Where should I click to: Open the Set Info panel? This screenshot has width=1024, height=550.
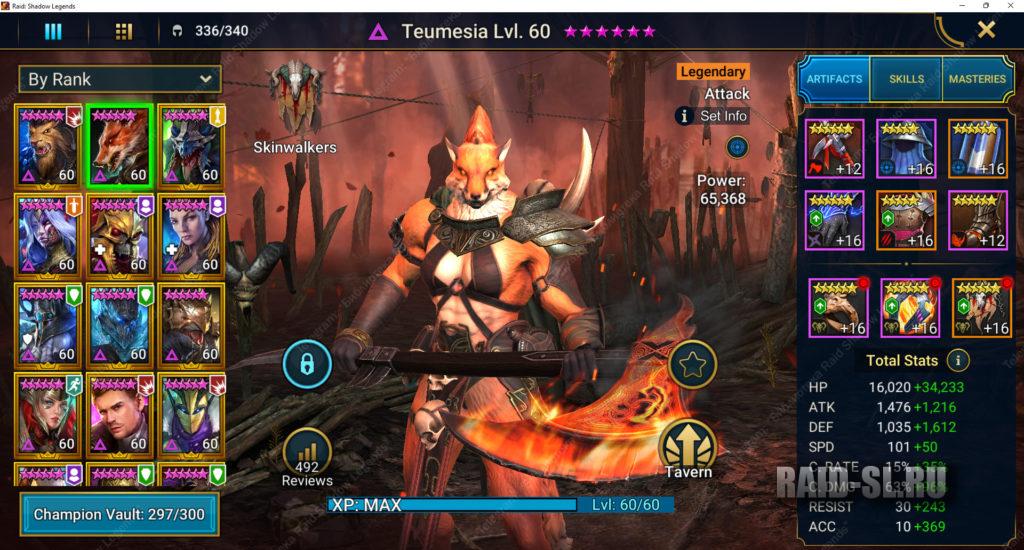click(x=713, y=116)
